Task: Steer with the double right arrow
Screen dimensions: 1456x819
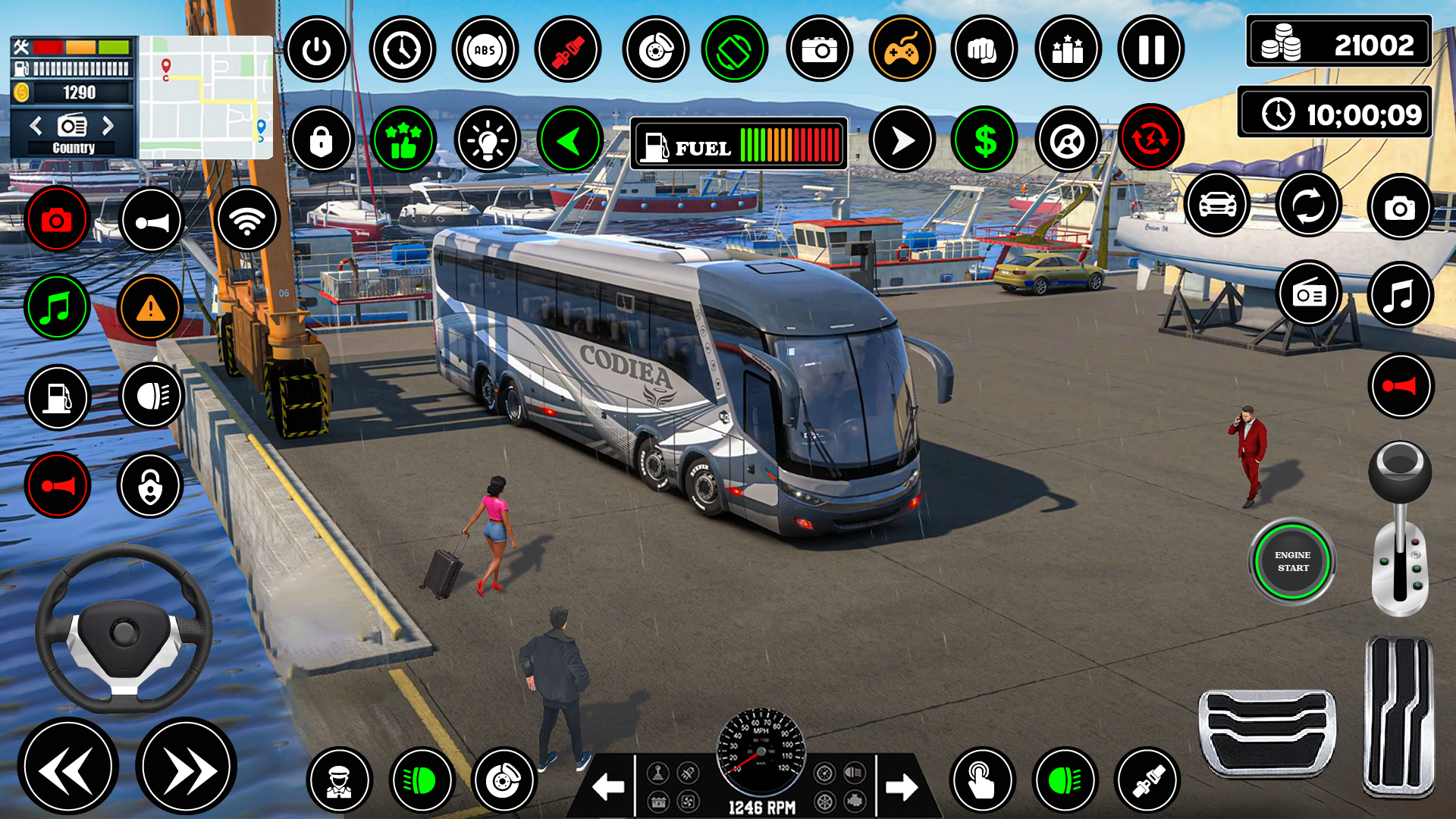Action: pos(187,767)
